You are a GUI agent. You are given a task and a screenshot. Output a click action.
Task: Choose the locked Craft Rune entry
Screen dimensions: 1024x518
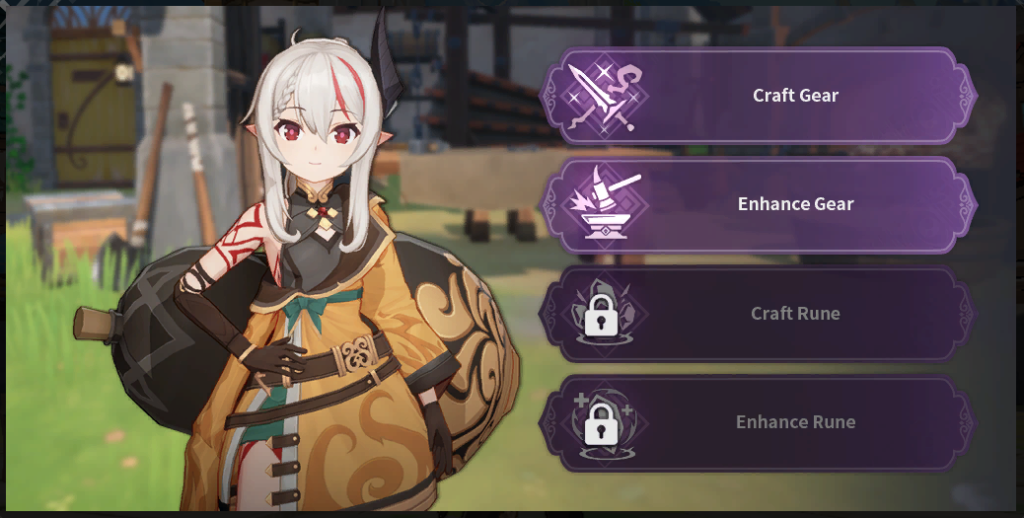point(757,314)
